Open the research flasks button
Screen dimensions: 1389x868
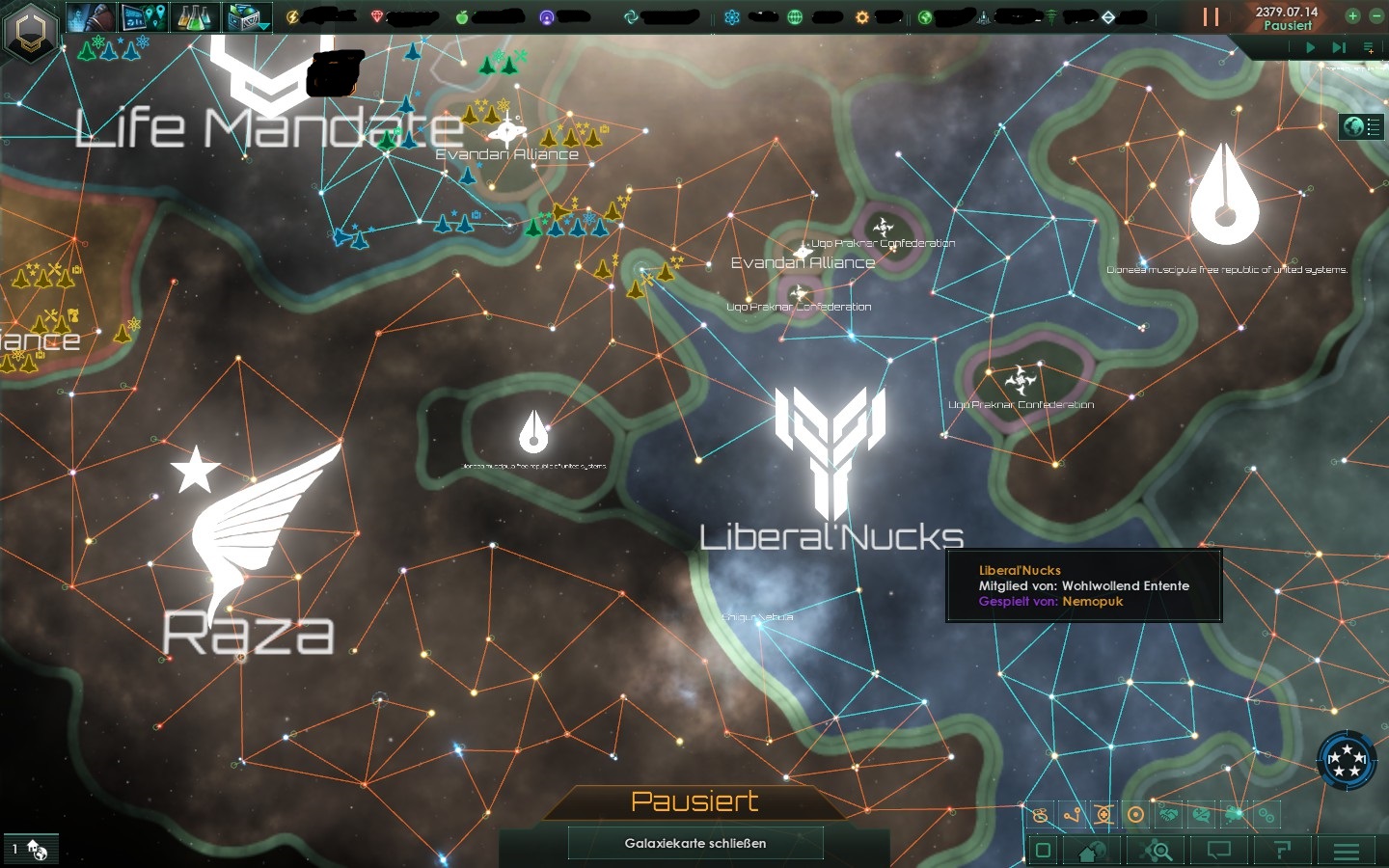(x=196, y=16)
